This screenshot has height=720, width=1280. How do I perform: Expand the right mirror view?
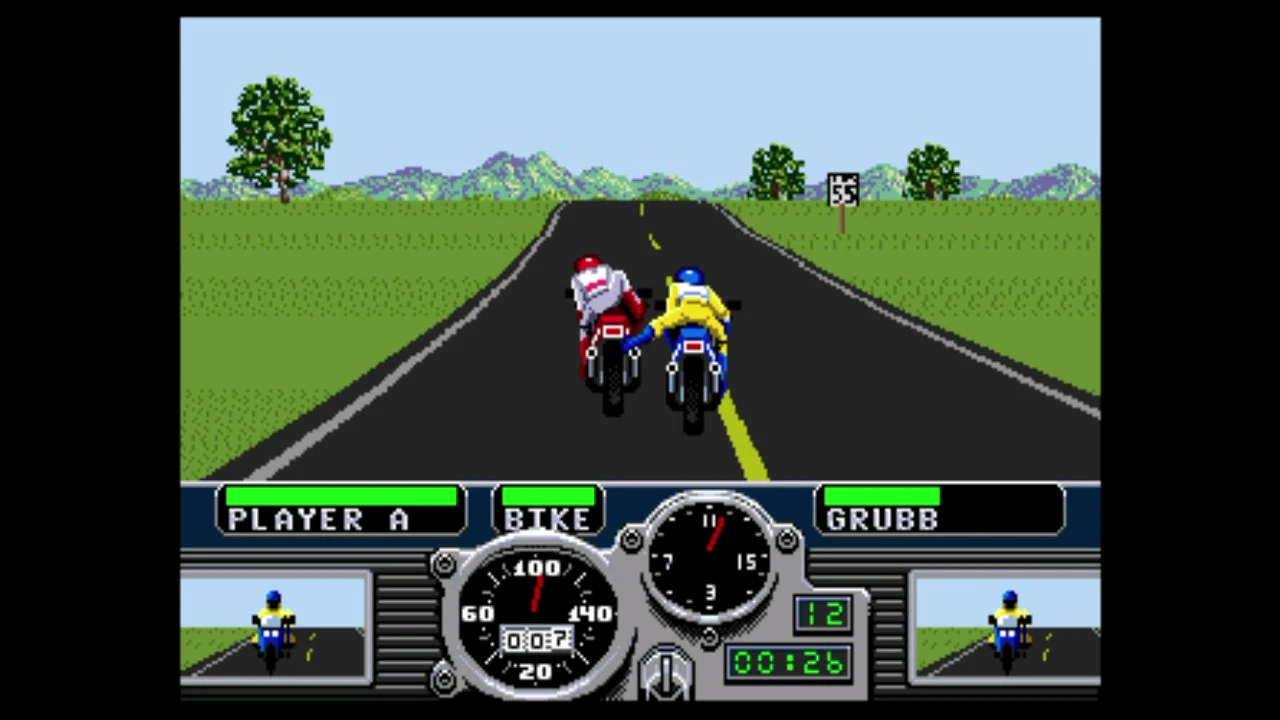[x=1005, y=625]
